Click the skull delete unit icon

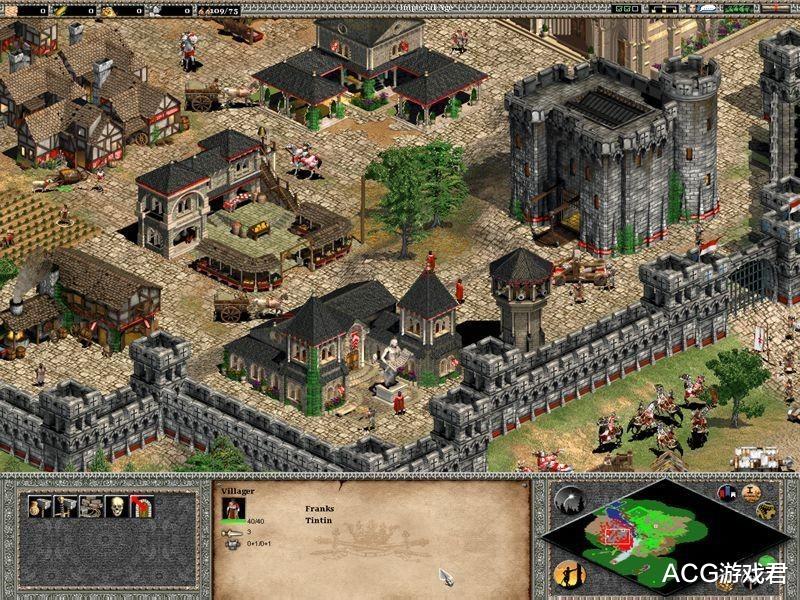click(x=117, y=507)
